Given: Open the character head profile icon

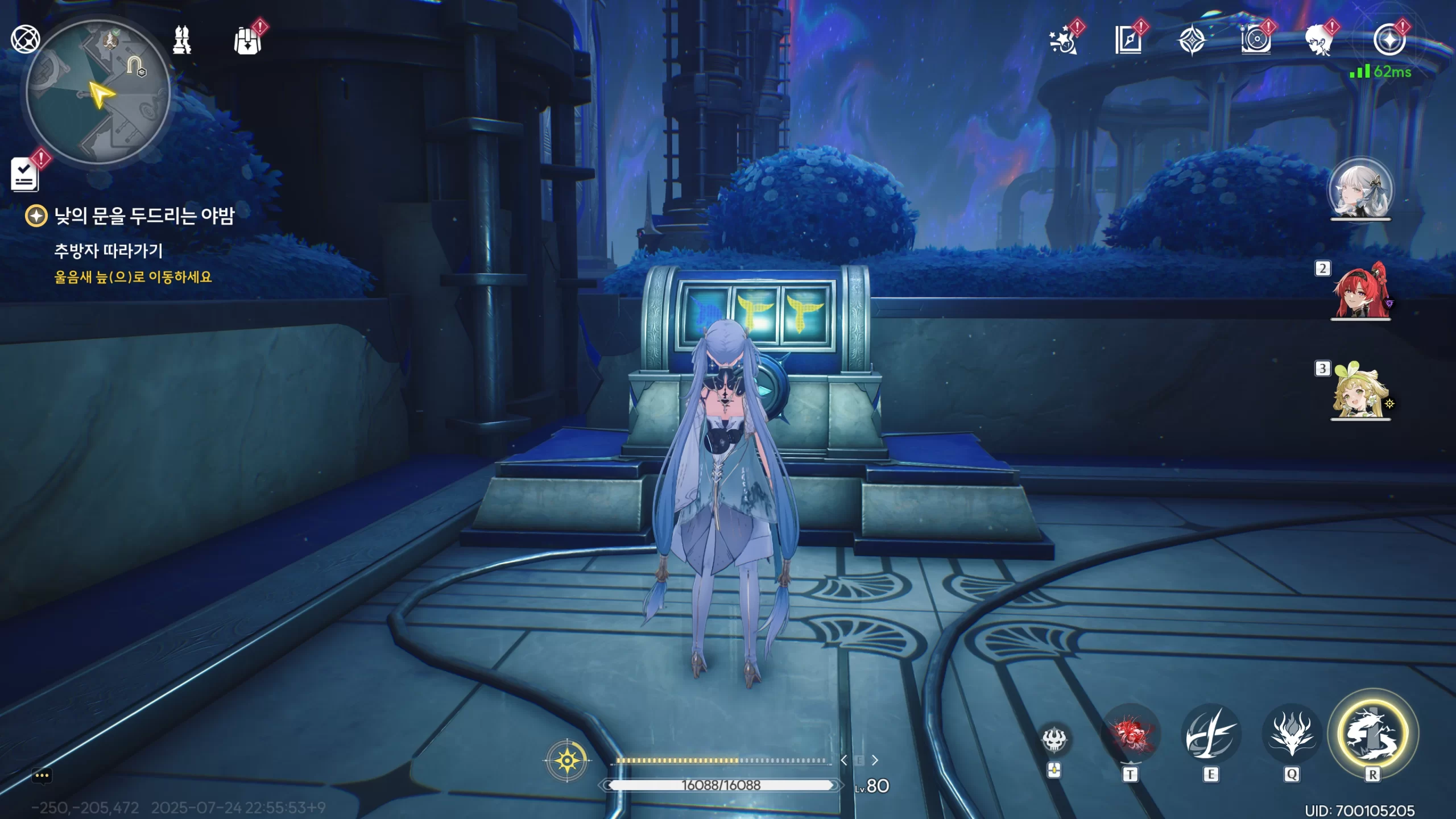Looking at the screenshot, I should pyautogui.click(x=1319, y=41).
